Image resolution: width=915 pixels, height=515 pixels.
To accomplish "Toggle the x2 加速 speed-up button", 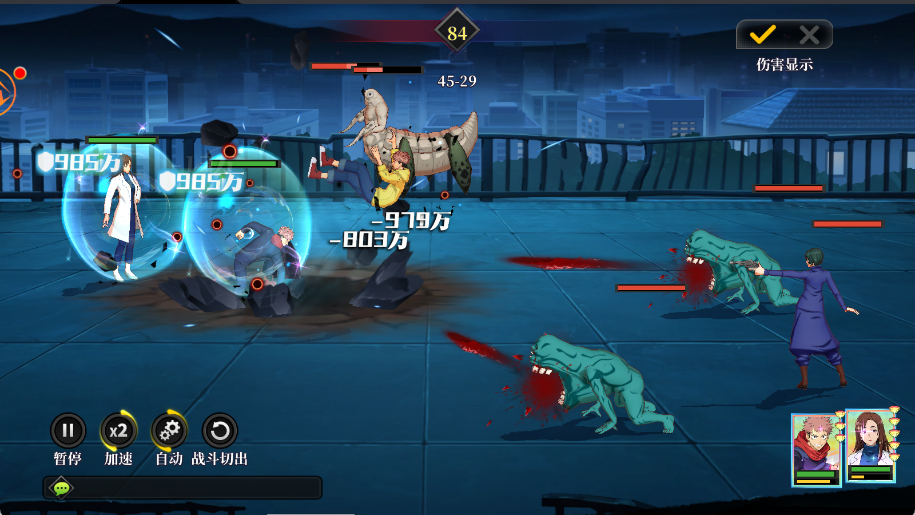I will click(118, 432).
